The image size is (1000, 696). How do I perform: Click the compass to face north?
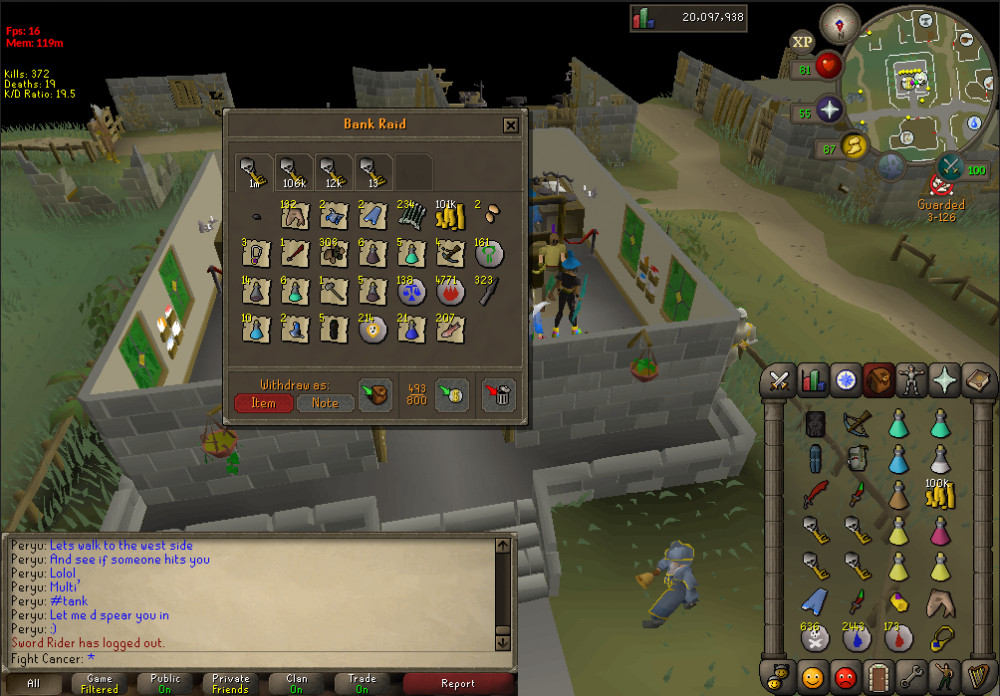click(x=838, y=23)
